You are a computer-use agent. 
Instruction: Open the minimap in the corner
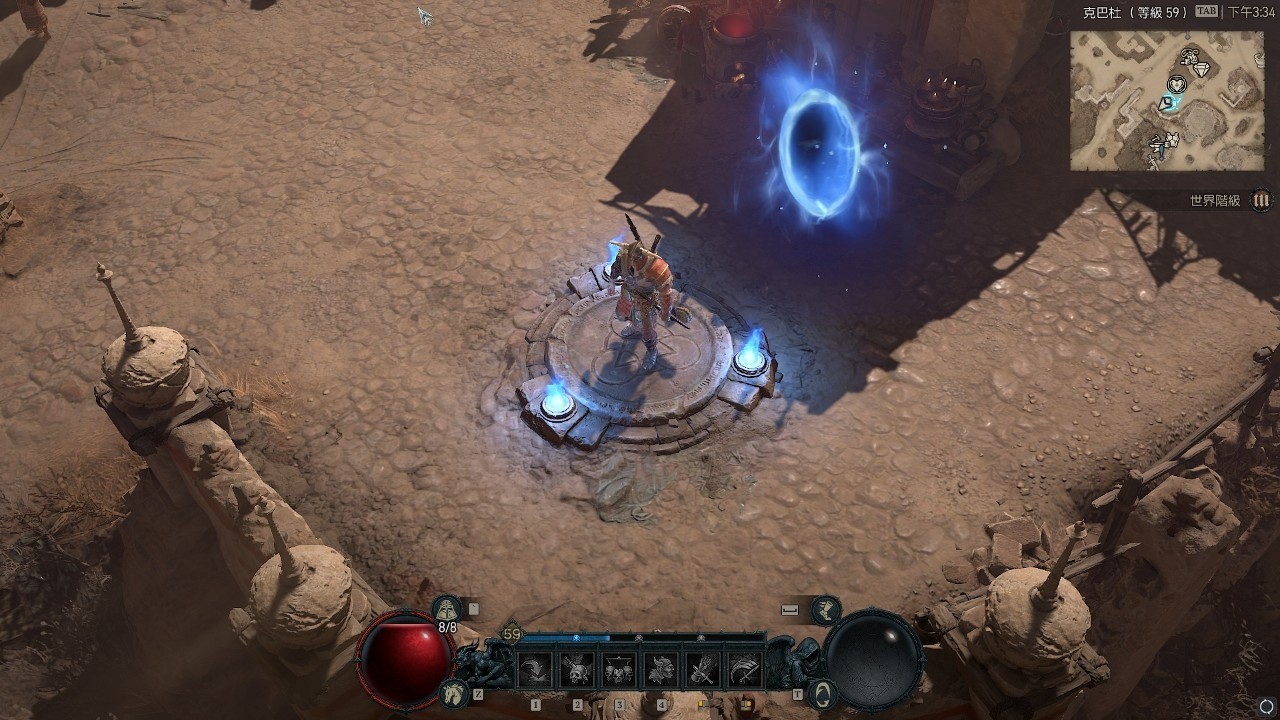point(1166,100)
